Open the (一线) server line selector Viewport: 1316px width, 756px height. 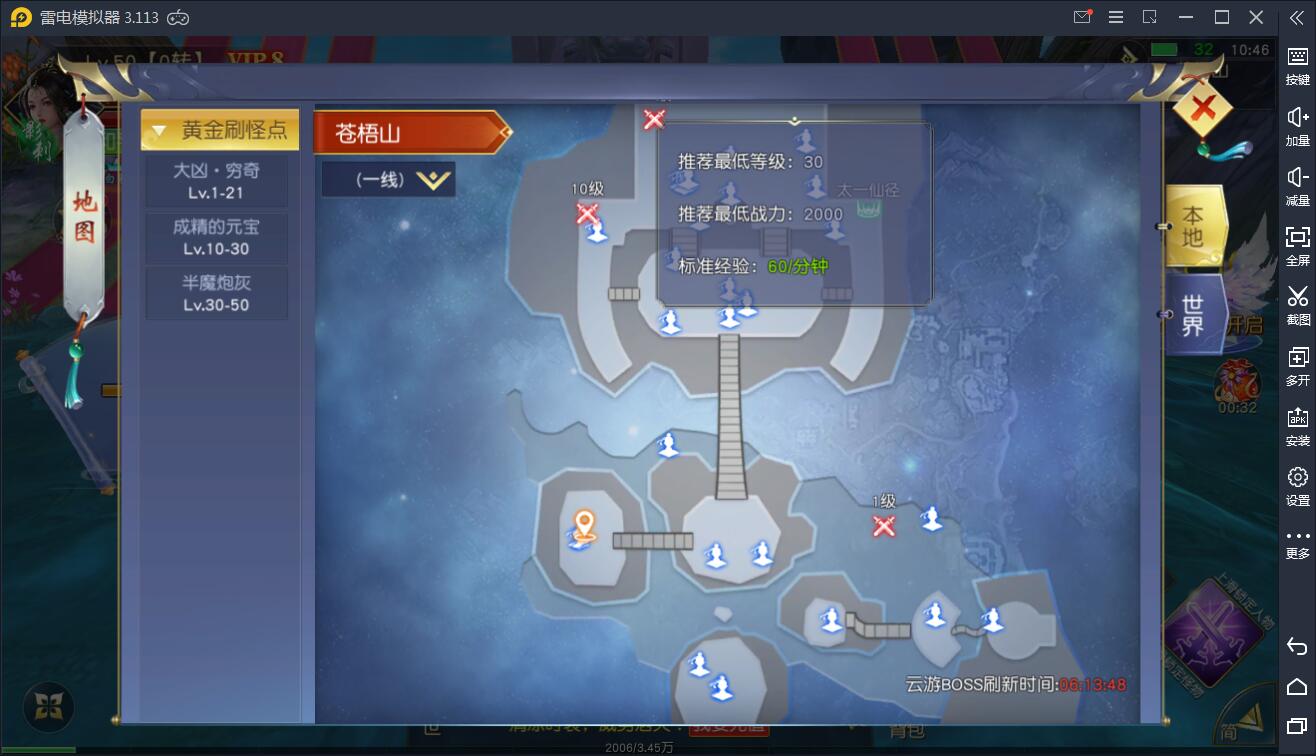pos(388,180)
